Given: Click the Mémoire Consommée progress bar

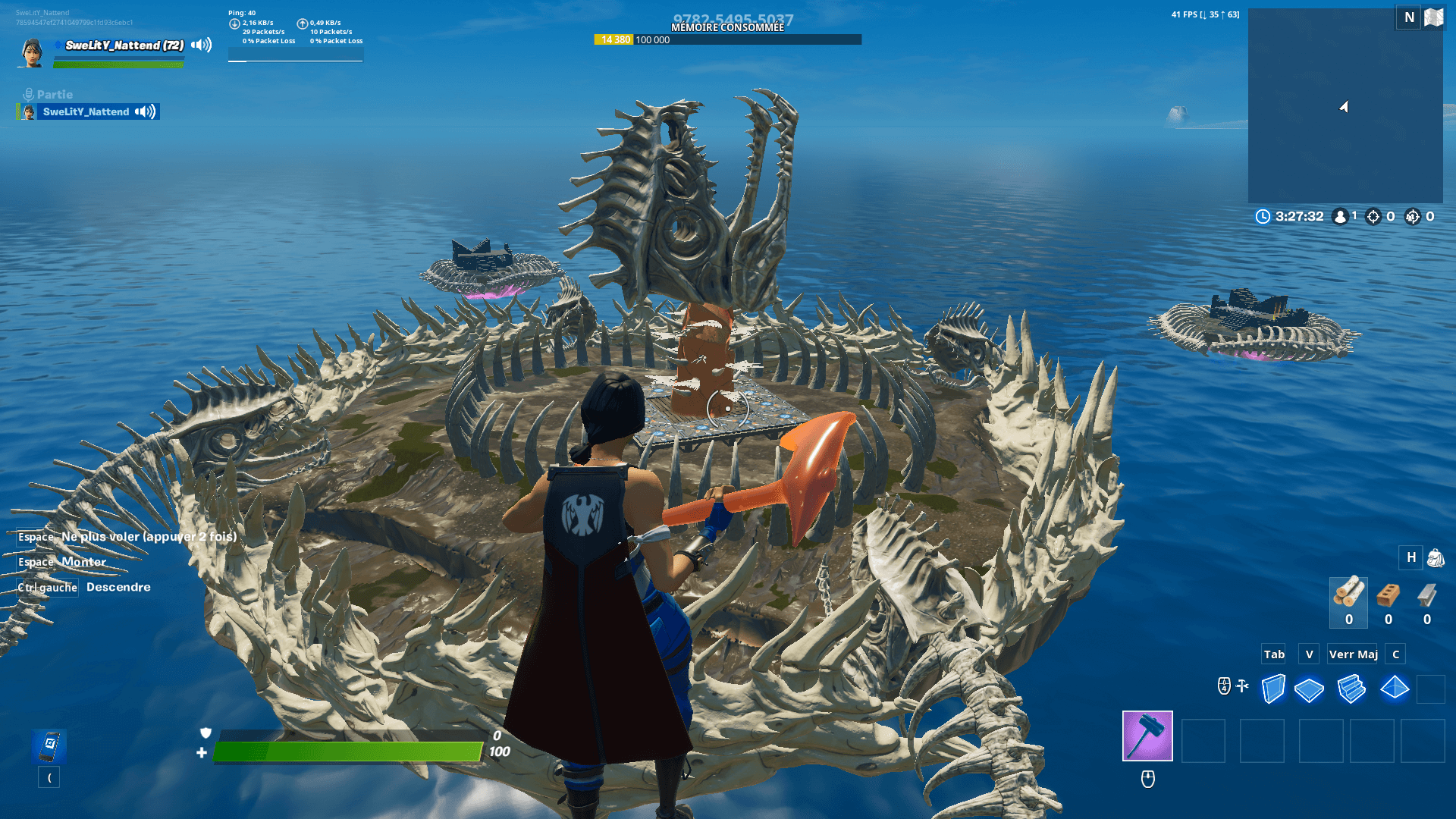Looking at the screenshot, I should pos(728,39).
